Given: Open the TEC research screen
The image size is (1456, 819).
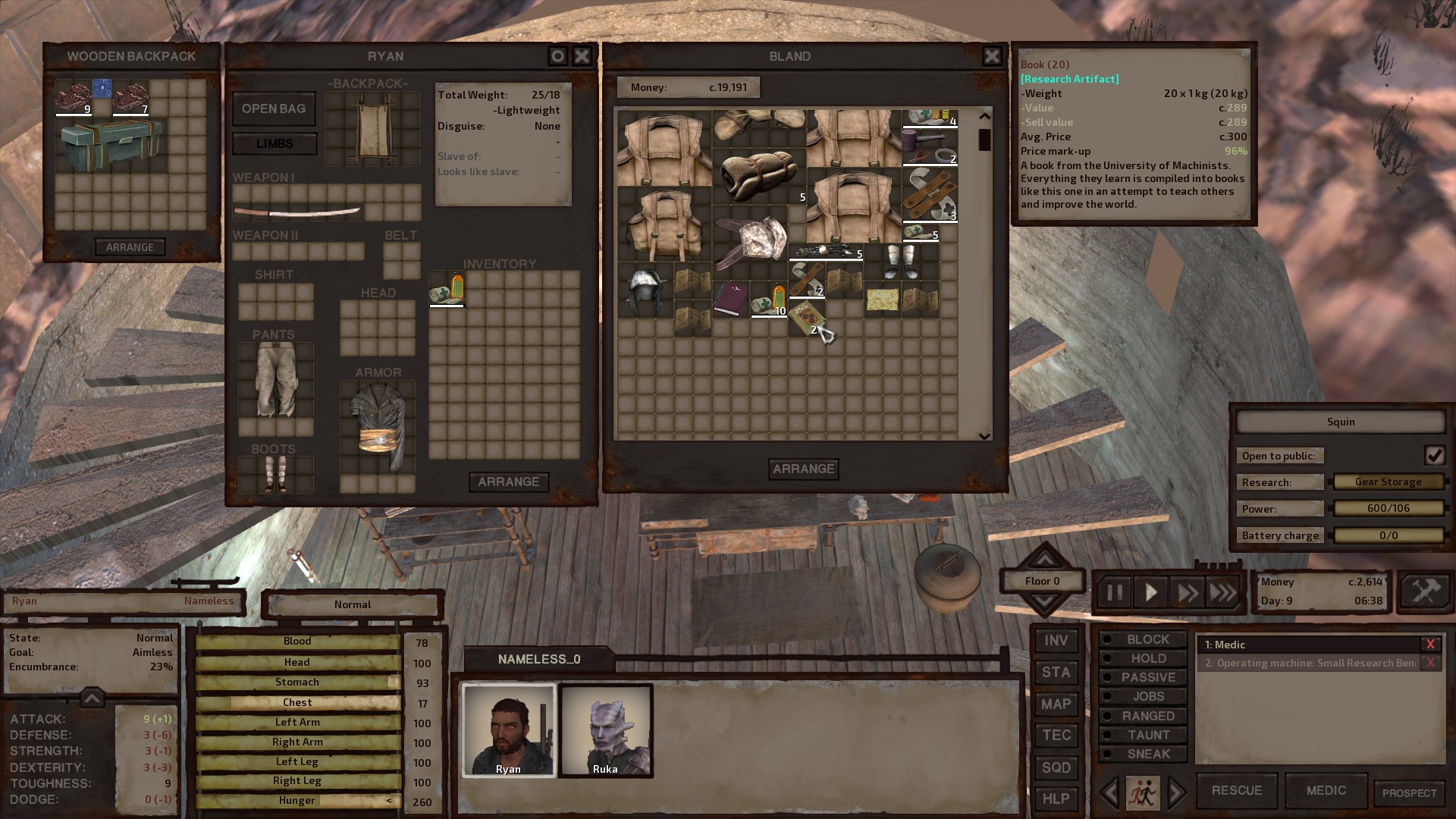Looking at the screenshot, I should click(1056, 735).
